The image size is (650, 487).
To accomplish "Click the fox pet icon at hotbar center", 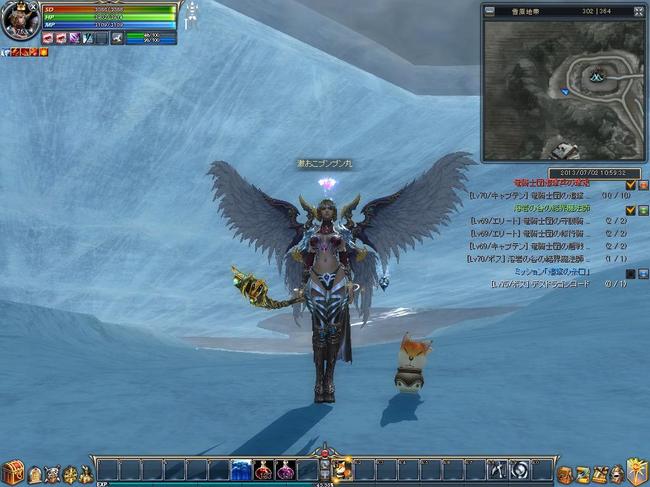I will point(342,470).
